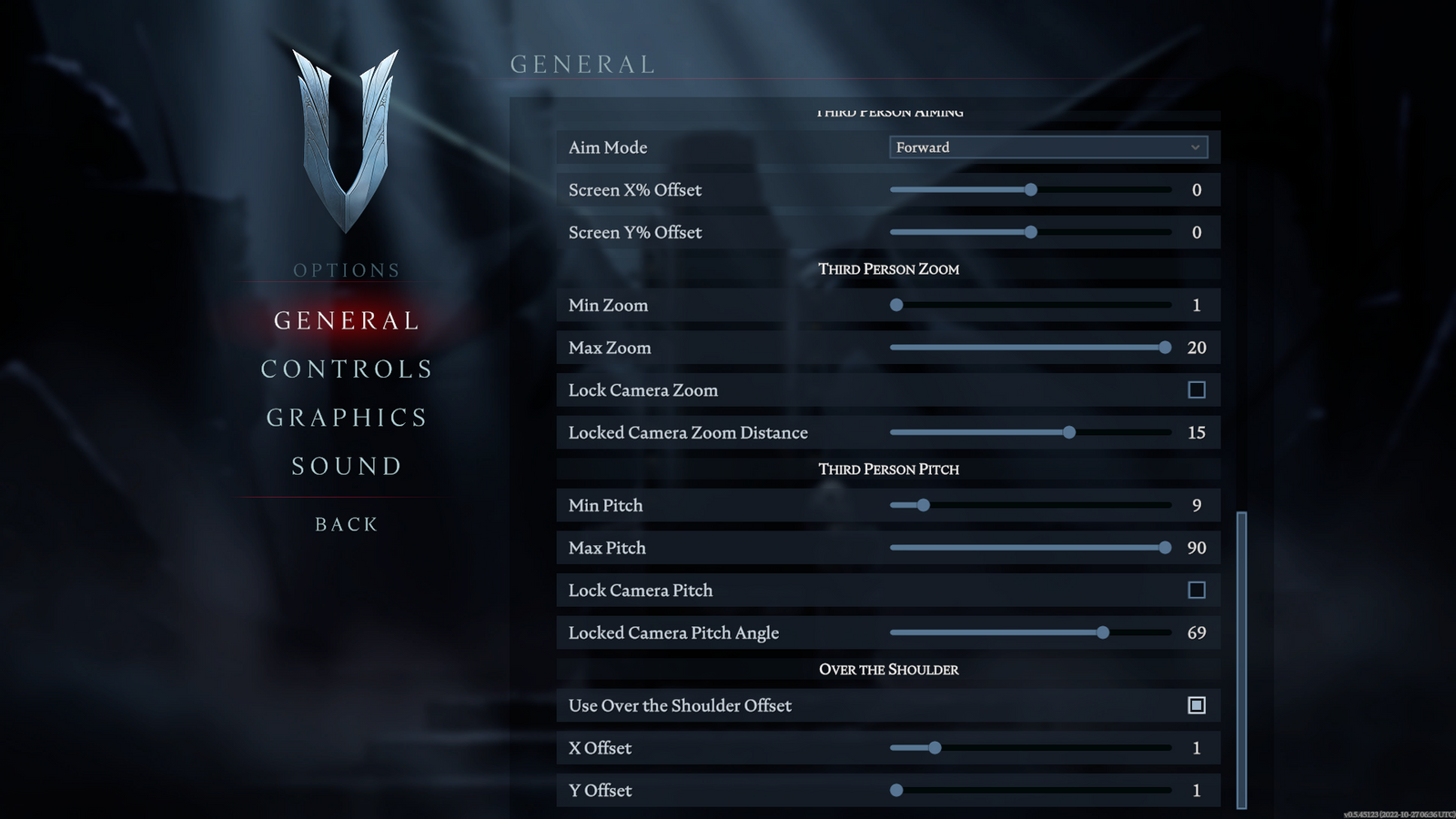Open the Graphics settings
1456x819 pixels.
pyautogui.click(x=347, y=418)
